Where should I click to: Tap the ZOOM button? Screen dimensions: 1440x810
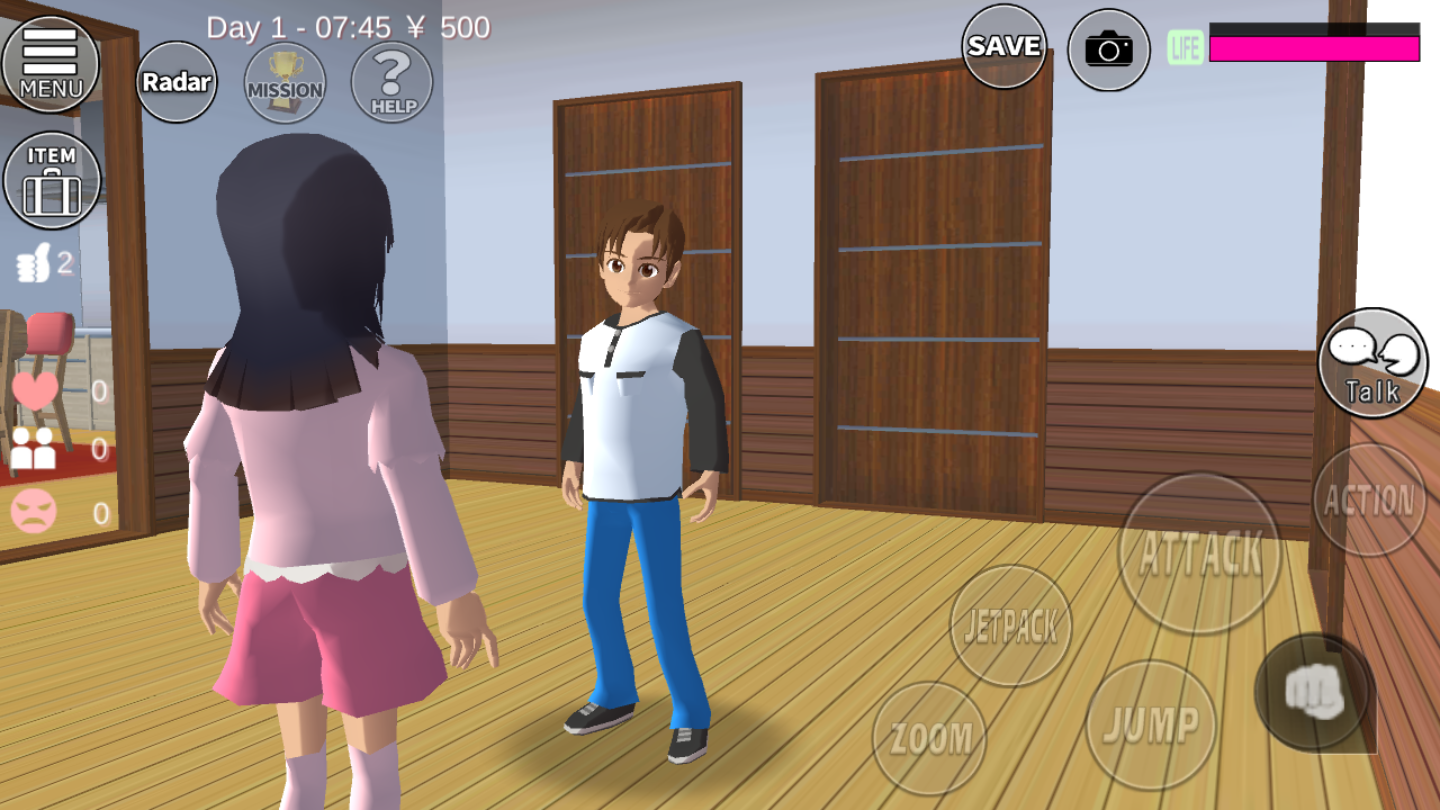coord(930,738)
